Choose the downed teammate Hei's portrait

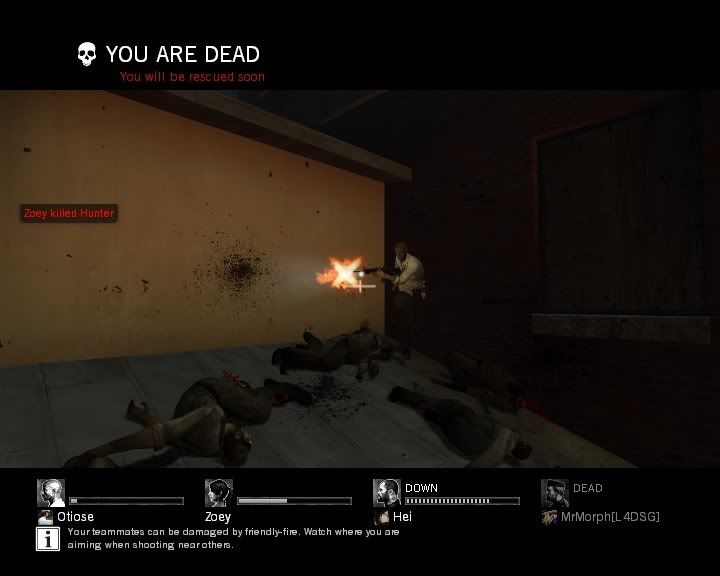(387, 492)
